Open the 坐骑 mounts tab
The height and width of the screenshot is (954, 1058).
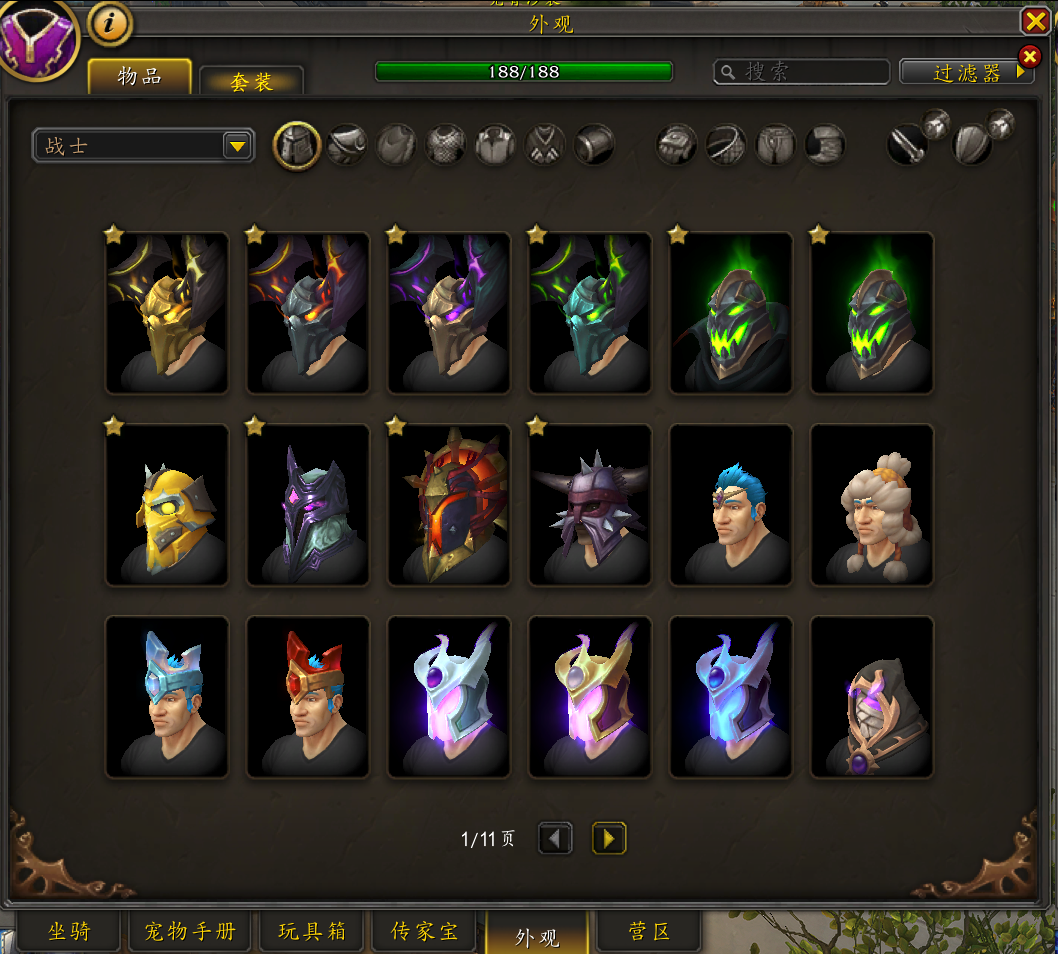[69, 932]
